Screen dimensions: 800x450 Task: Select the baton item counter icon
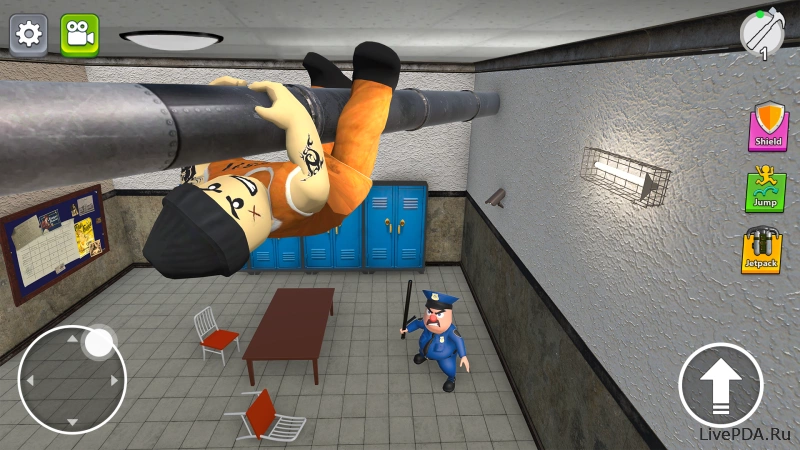click(762, 33)
